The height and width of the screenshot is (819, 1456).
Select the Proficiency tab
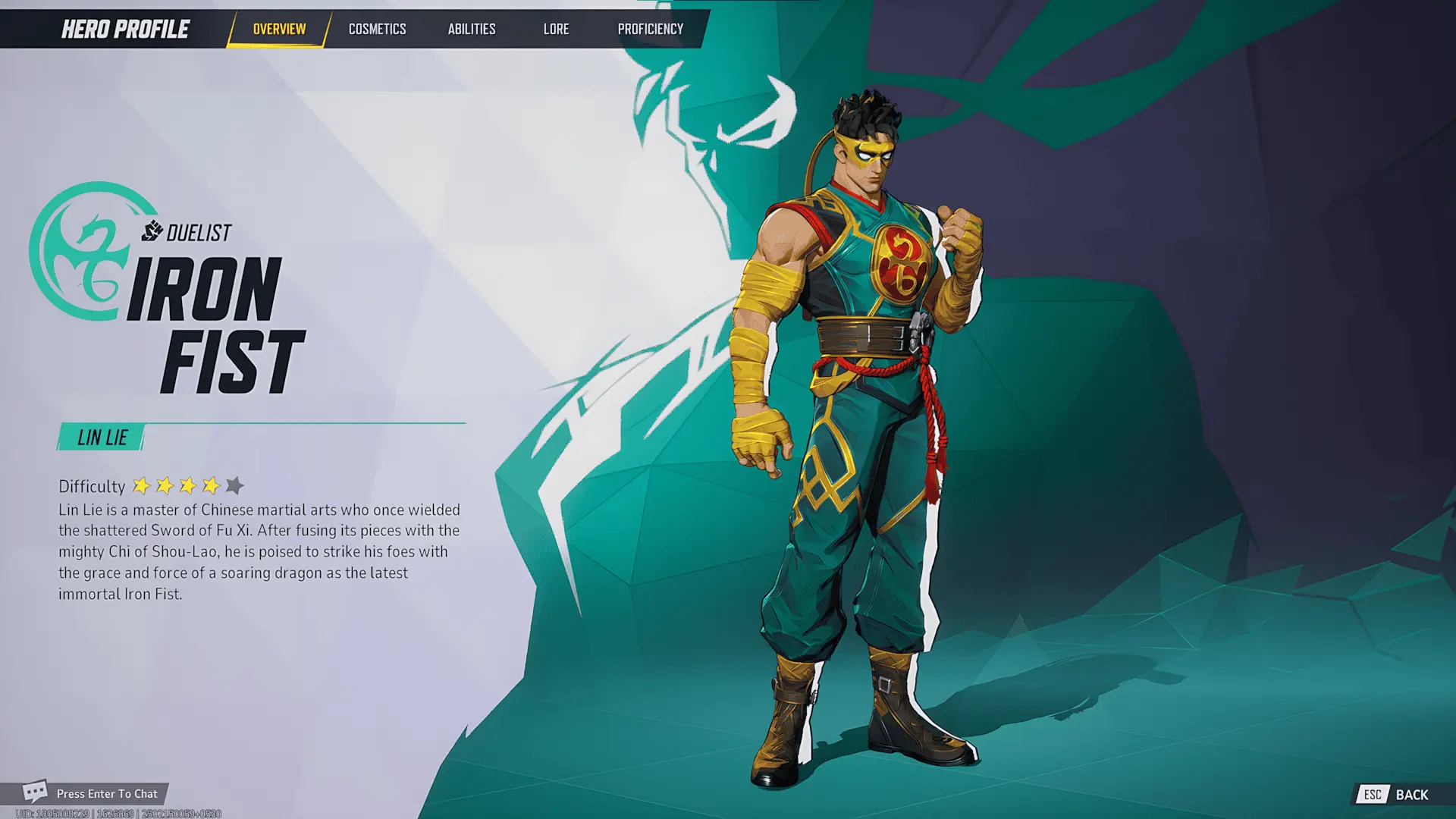[650, 29]
